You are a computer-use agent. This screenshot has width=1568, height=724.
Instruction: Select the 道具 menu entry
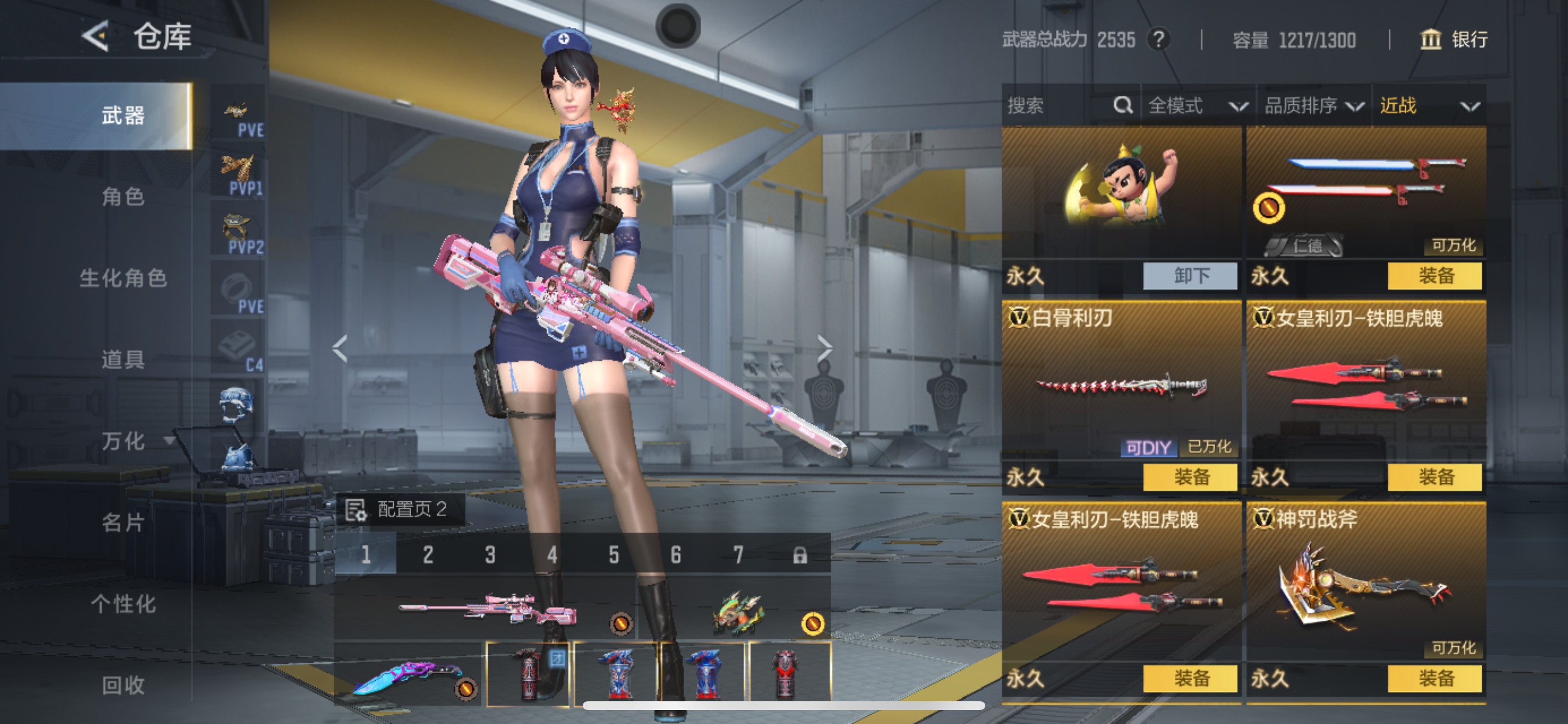(123, 360)
